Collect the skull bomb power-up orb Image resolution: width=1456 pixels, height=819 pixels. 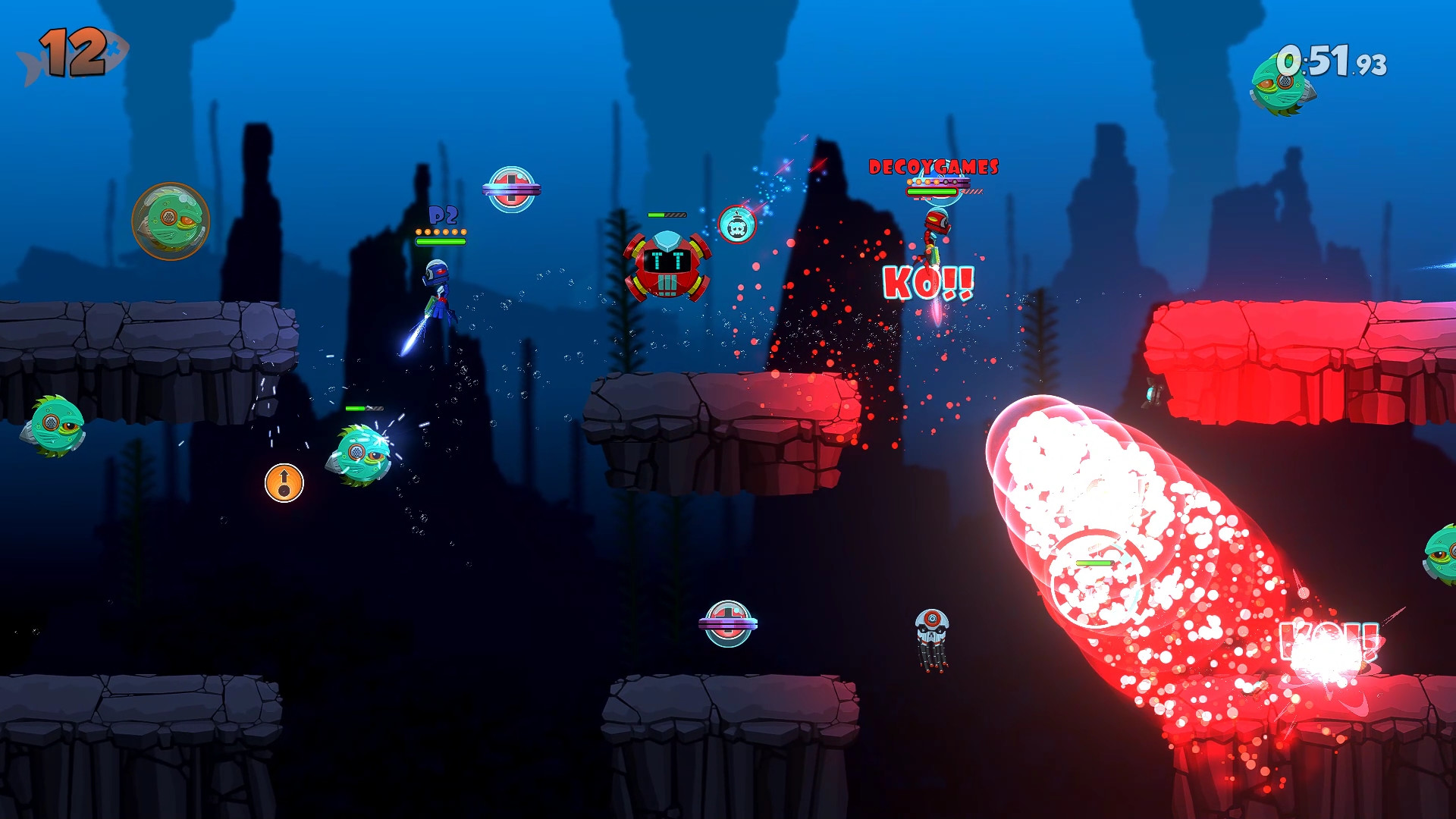pos(736,224)
